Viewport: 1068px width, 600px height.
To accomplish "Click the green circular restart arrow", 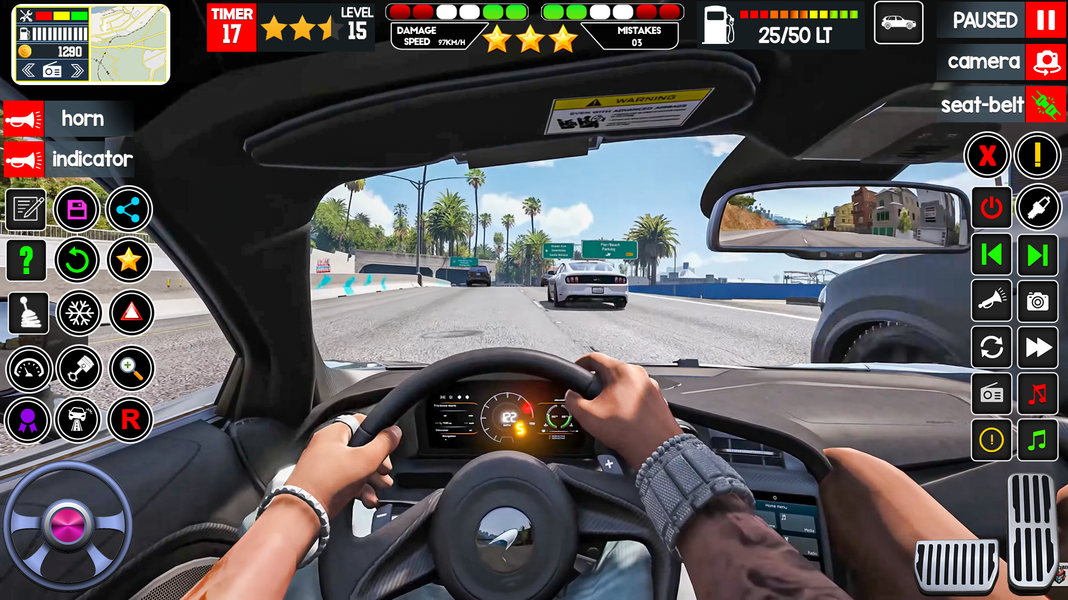I will coord(77,262).
